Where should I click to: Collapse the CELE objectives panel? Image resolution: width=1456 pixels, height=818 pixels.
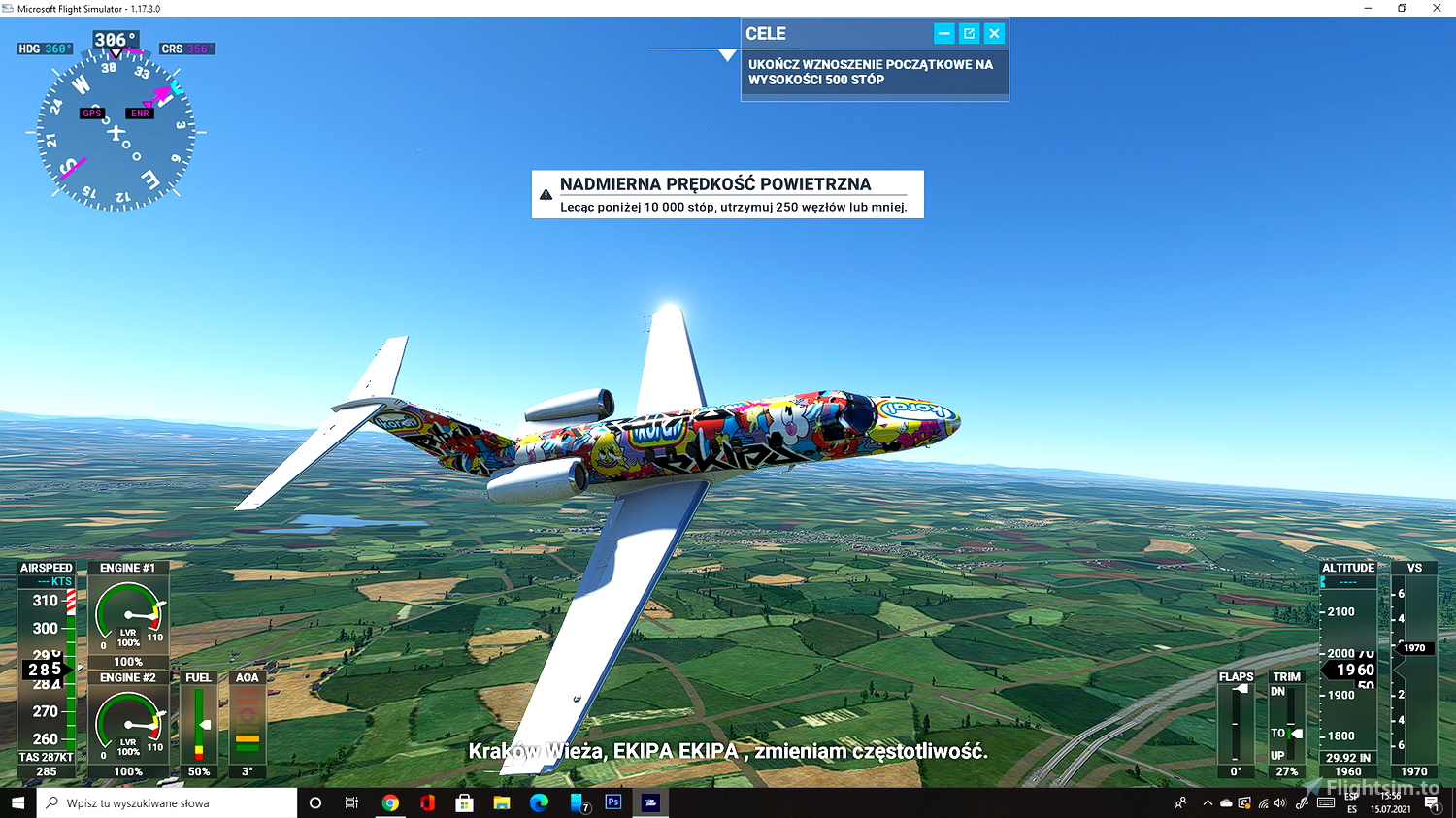[x=943, y=32]
